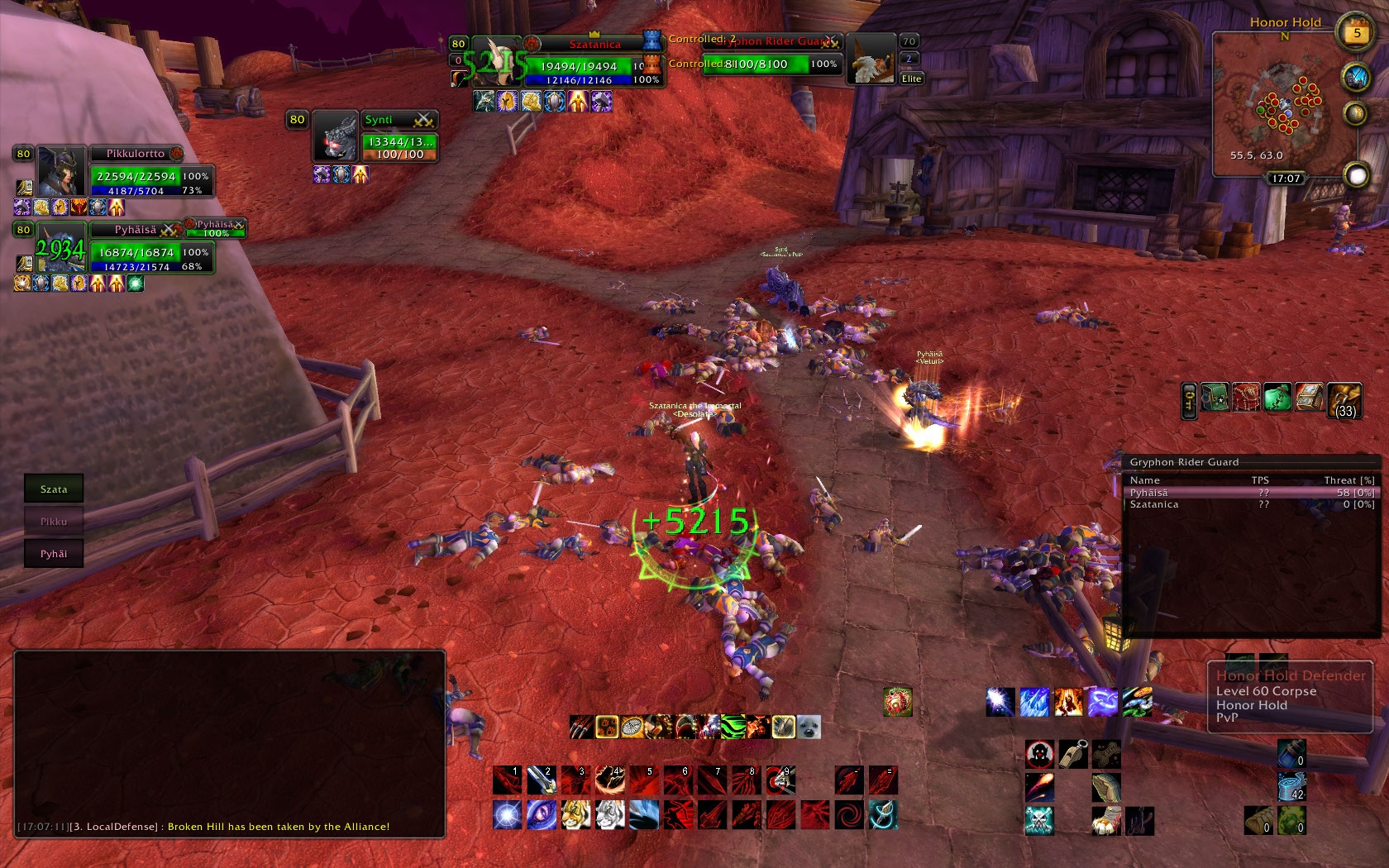Image resolution: width=1389 pixels, height=868 pixels.
Task: Use the skull and crossbones ability
Action: coord(1039,821)
